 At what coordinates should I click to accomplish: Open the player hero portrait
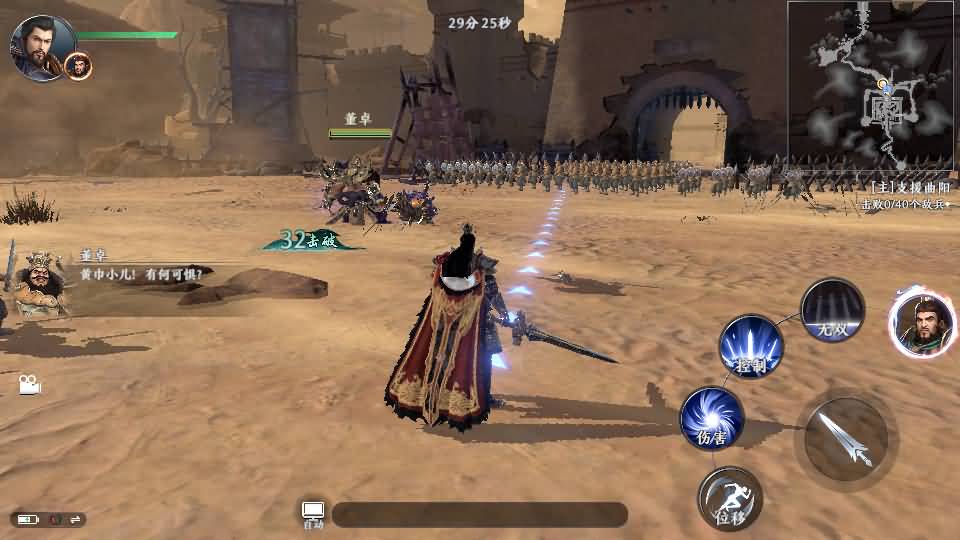[x=39, y=46]
